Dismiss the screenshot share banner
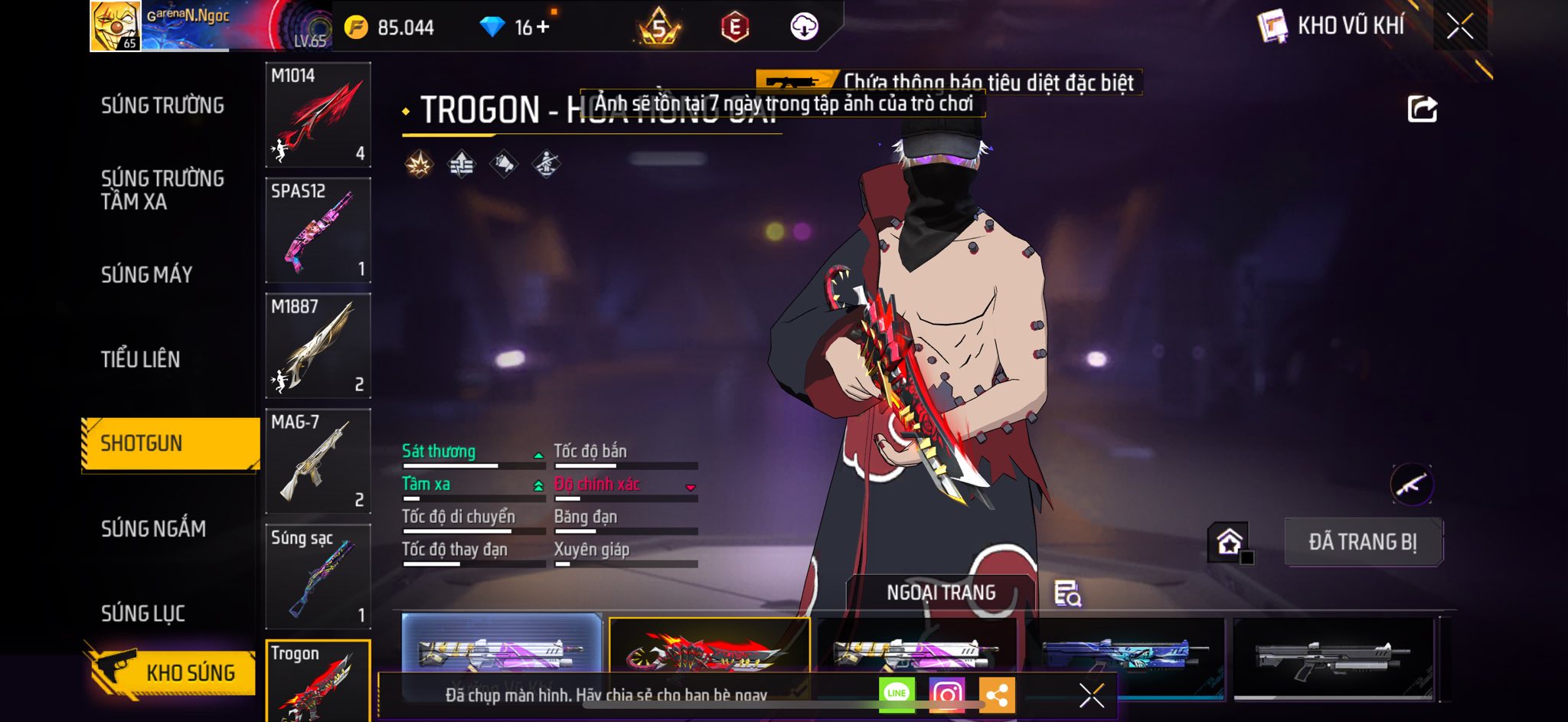Viewport: 1568px width, 722px height. click(x=1091, y=695)
